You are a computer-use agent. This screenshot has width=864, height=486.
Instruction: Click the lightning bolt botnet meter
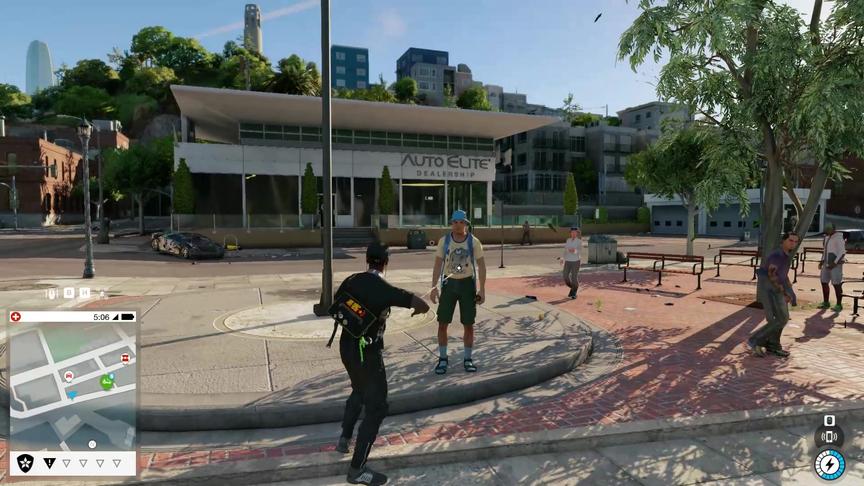coord(829,465)
